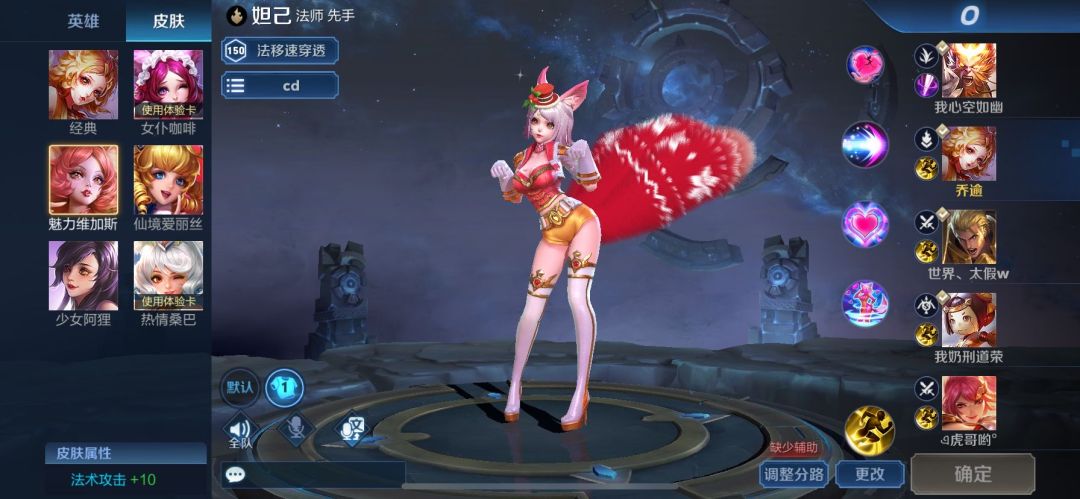This screenshot has width=1080, height=499.
Task: Click the 调整分路 lane adjust button
Action: pos(794,474)
